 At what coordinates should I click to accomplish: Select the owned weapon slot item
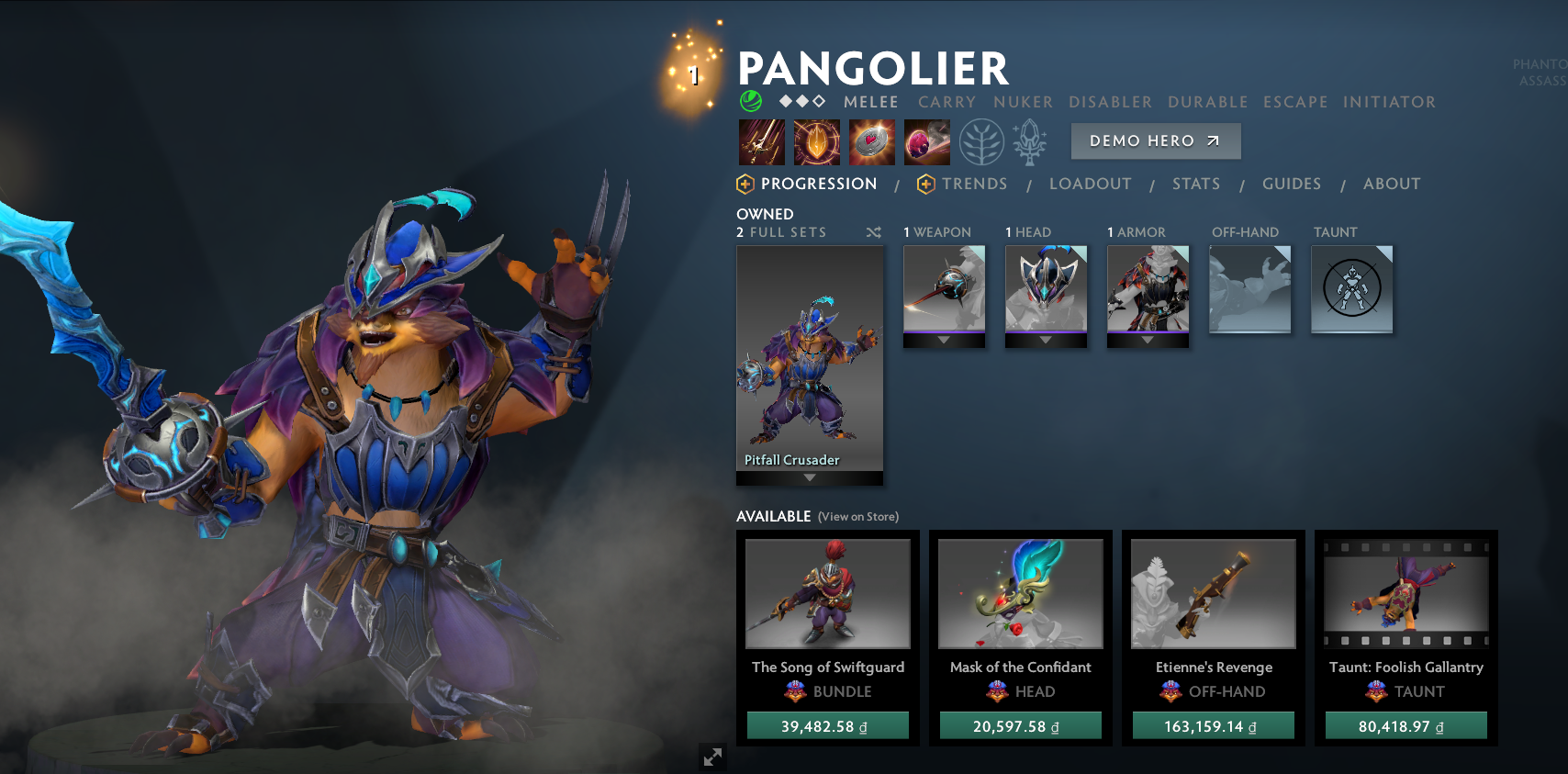[x=944, y=288]
